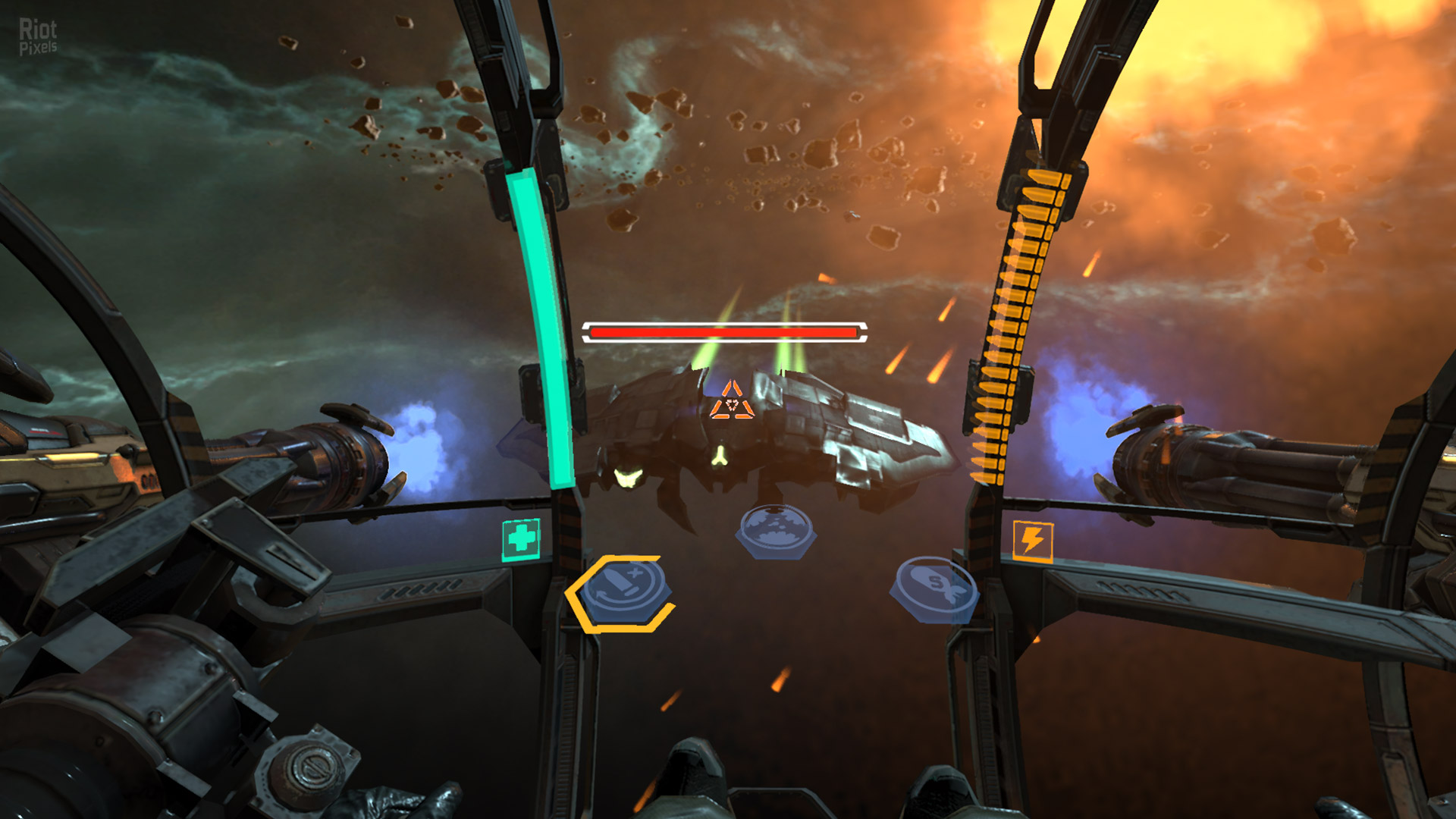Screen dimensions: 1456x819
Task: Click the orange lightning energy indicator
Action: tap(1033, 540)
